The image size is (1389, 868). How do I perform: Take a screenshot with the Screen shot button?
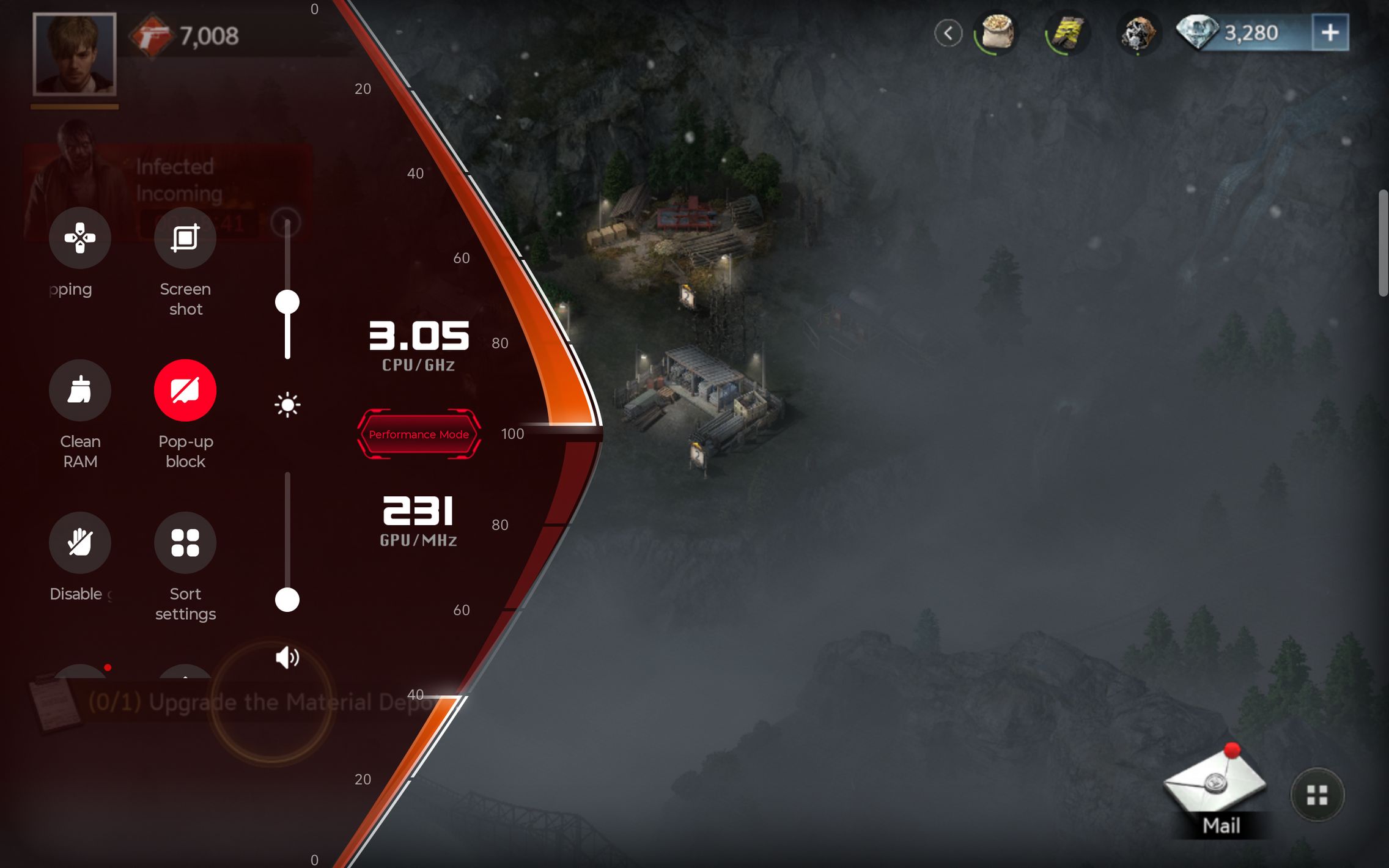[185, 238]
